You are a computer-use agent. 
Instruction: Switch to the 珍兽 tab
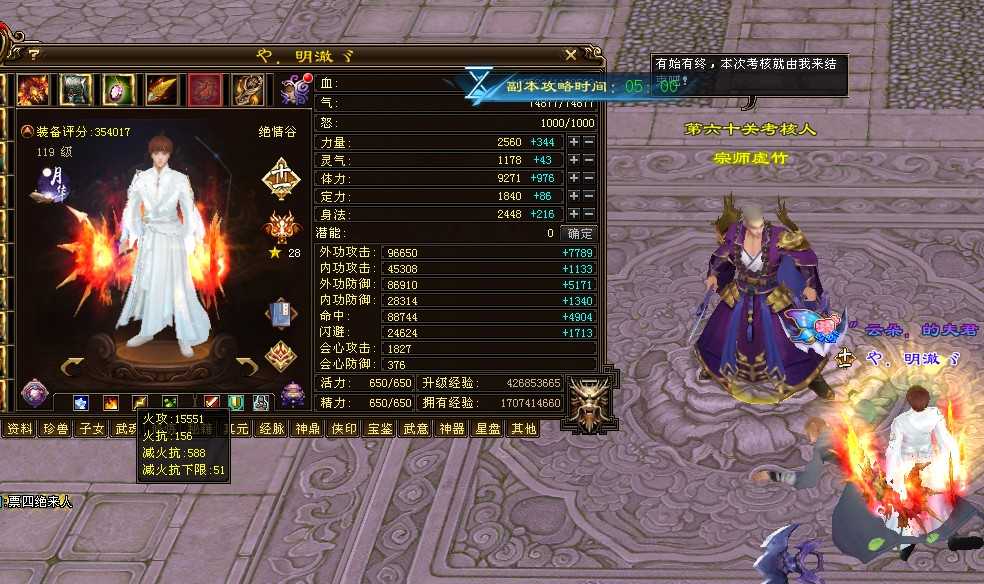click(x=53, y=429)
